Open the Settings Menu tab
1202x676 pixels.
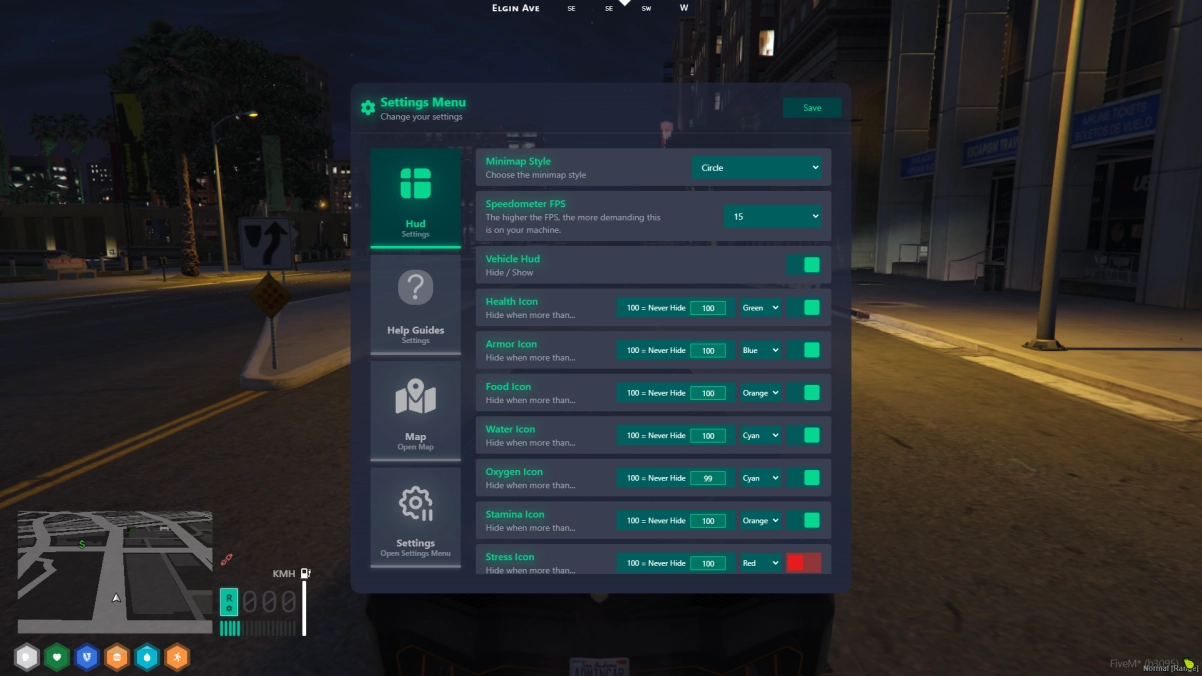click(x=415, y=517)
